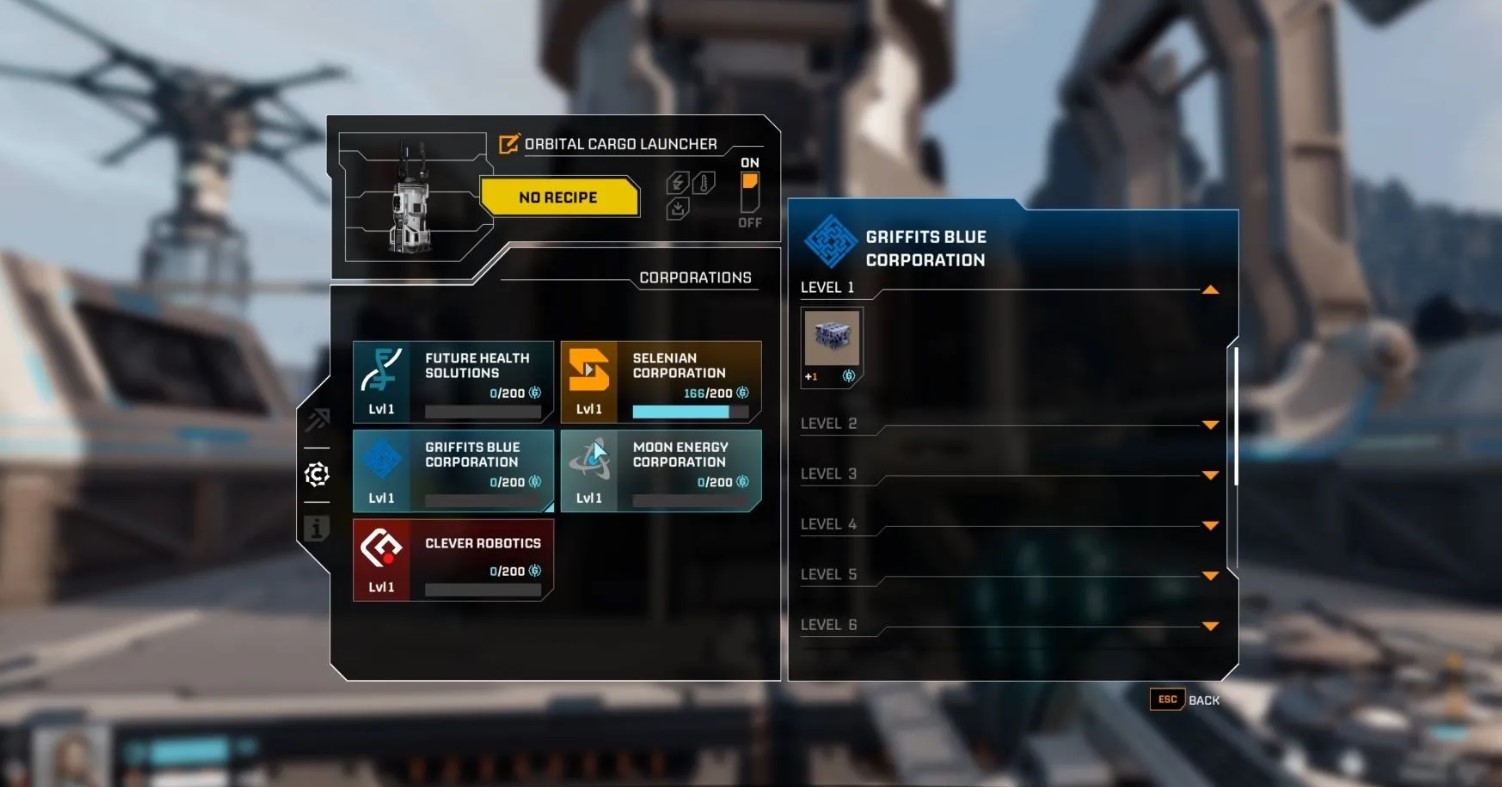This screenshot has width=1502, height=787.
Task: Toggle the launcher ON/OFF power switch
Action: [750, 191]
